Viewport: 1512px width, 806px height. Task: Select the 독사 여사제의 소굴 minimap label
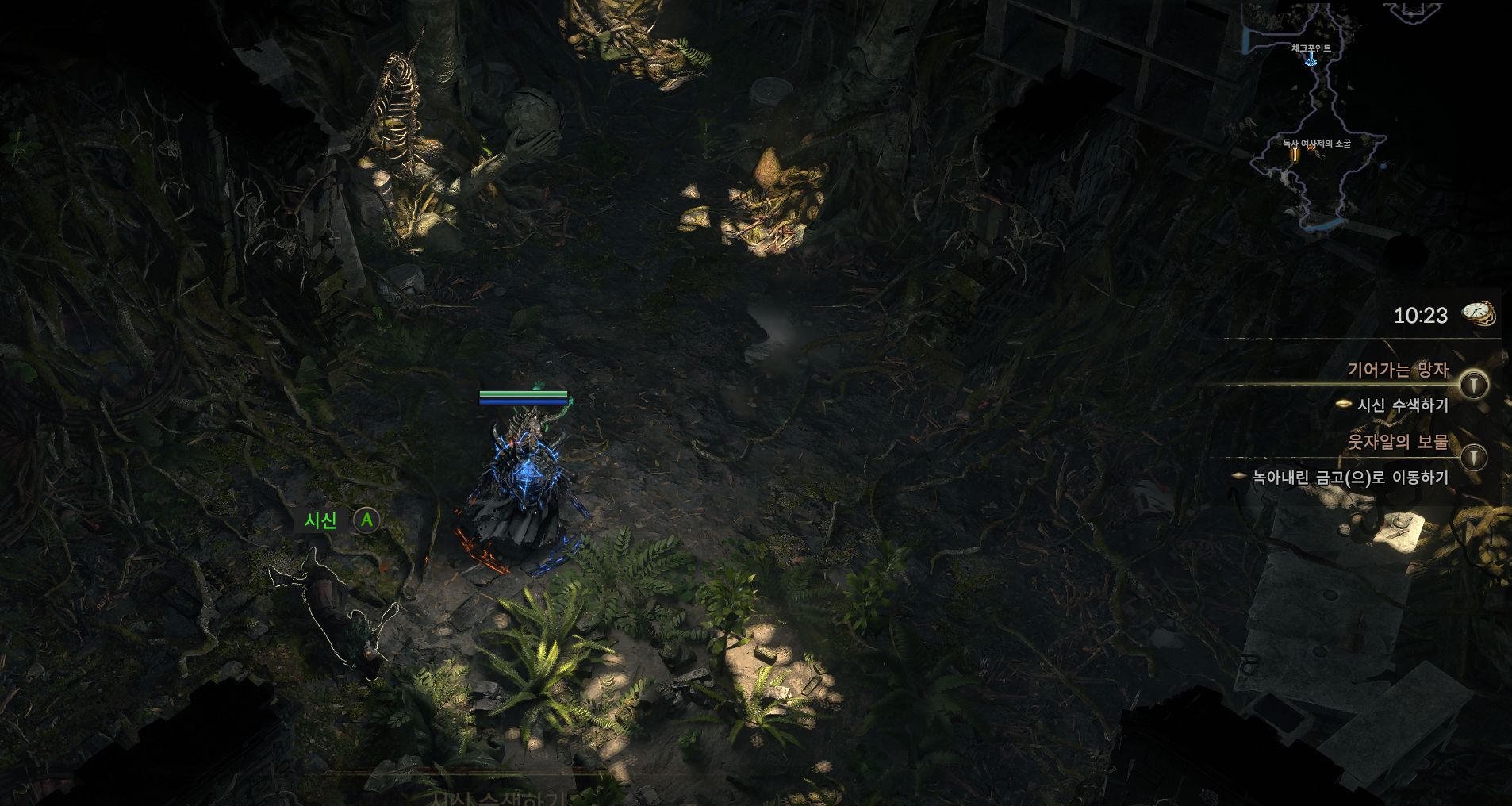coord(1316,144)
